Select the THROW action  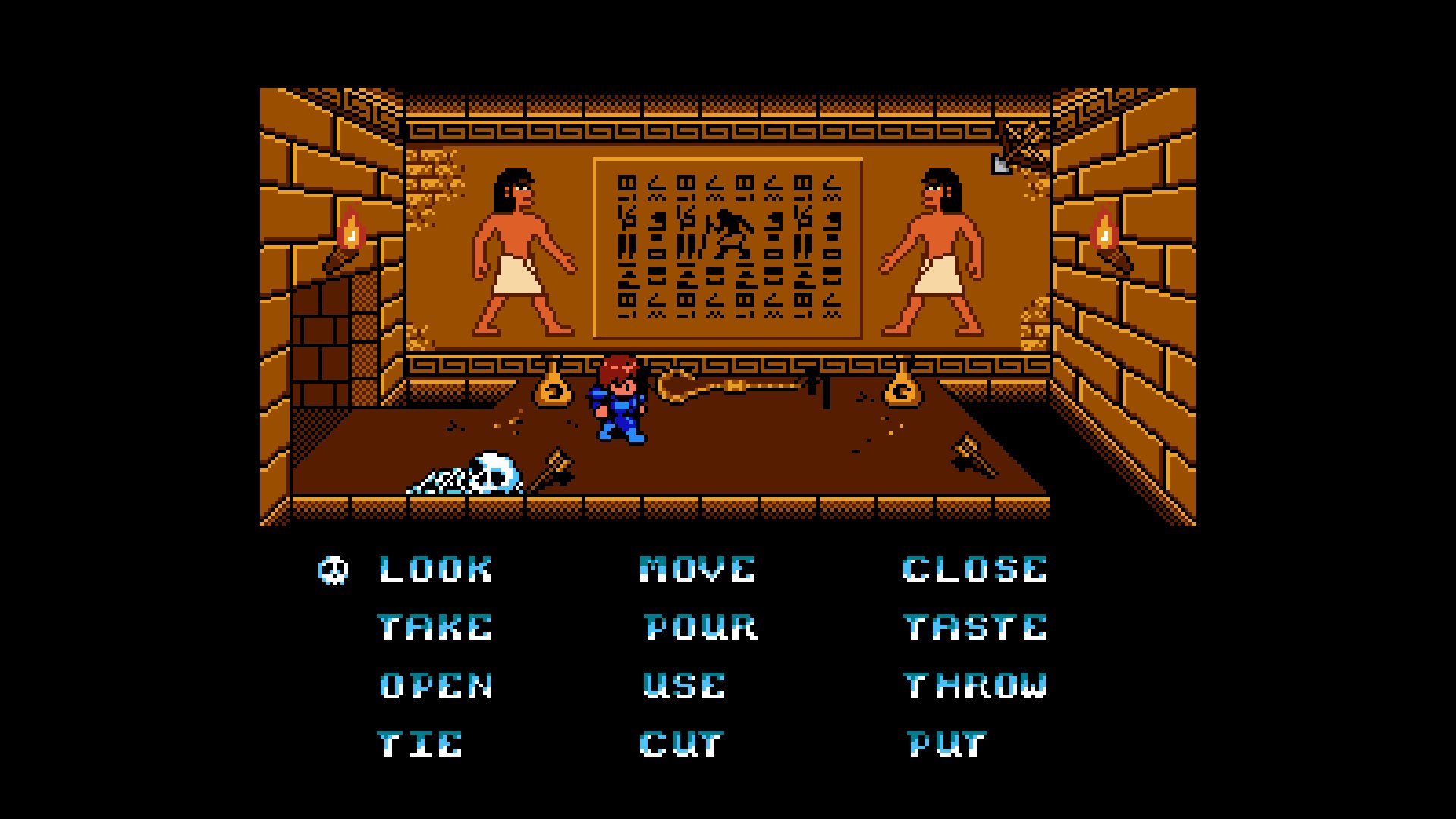[x=974, y=686]
